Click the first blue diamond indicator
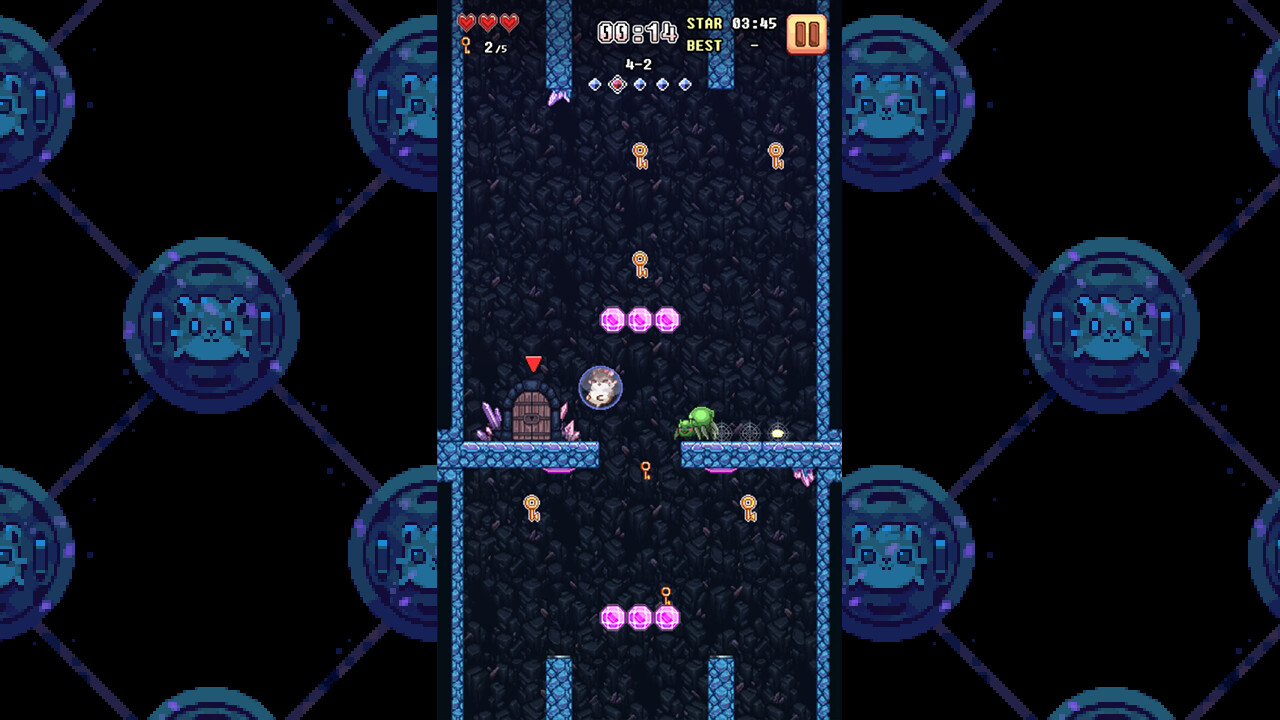 [x=594, y=83]
